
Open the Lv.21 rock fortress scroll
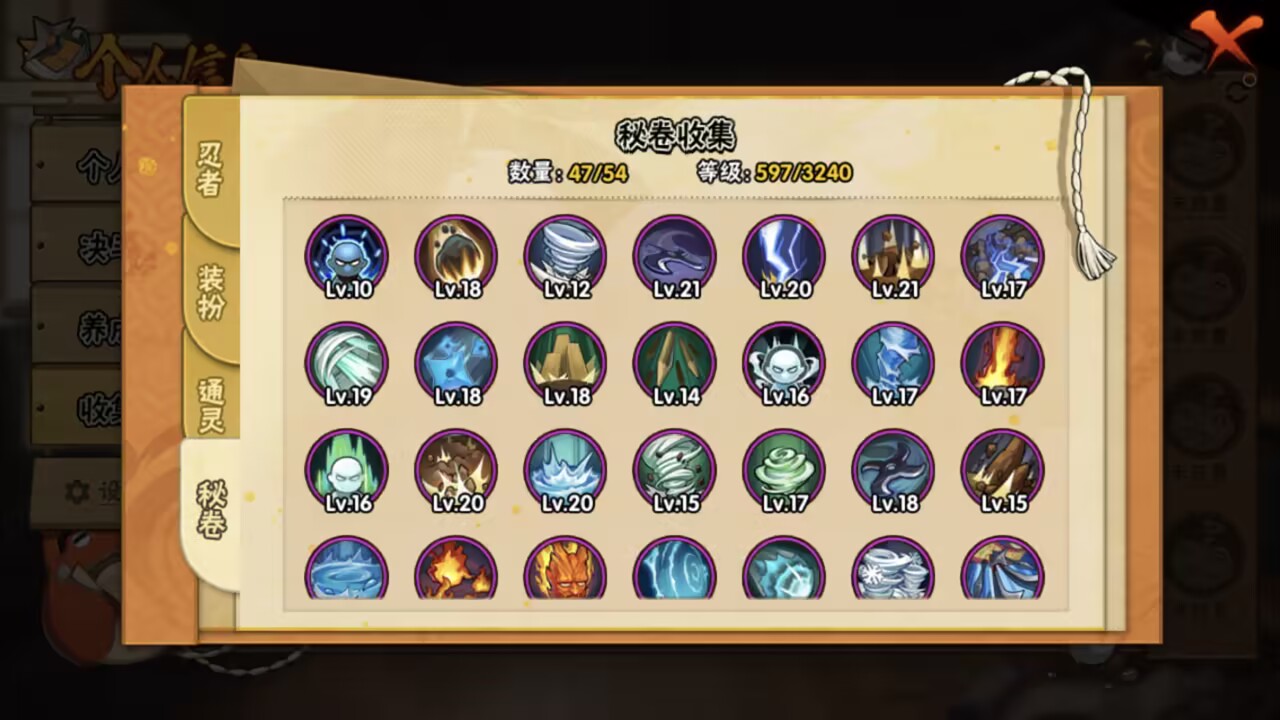893,255
